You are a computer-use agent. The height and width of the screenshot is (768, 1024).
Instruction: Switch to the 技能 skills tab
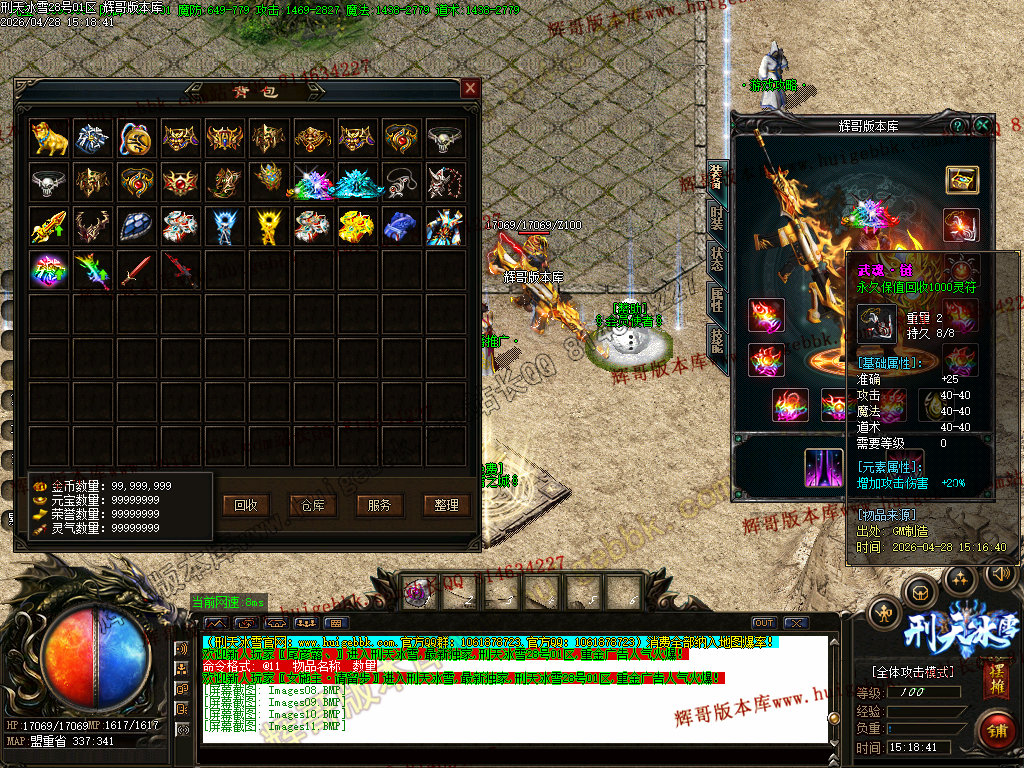tap(717, 339)
